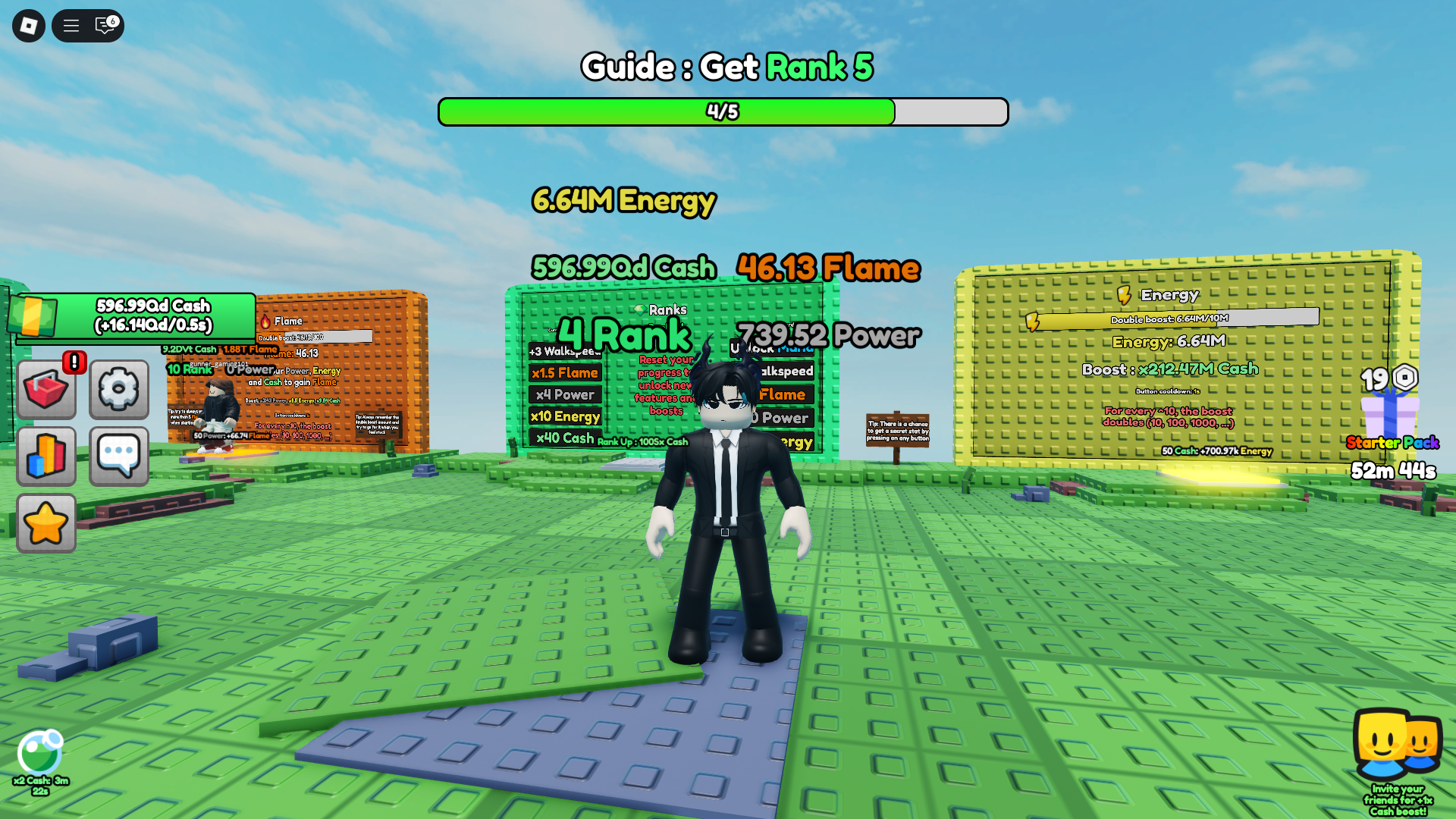Open the shop basket icon
This screenshot has width=1456, height=819.
tap(46, 389)
